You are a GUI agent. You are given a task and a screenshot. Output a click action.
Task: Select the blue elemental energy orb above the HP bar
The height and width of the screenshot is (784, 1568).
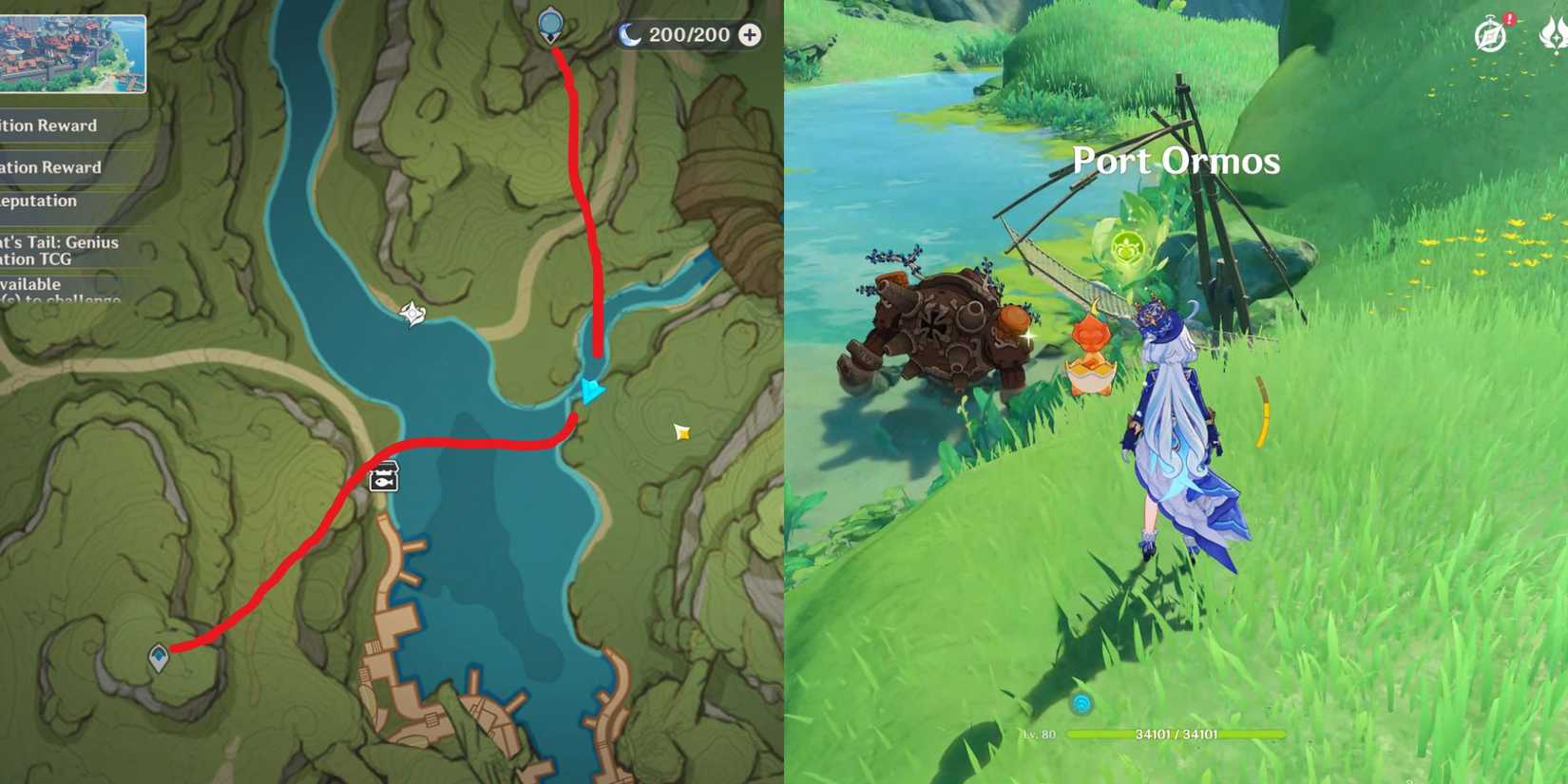pyautogui.click(x=1080, y=705)
